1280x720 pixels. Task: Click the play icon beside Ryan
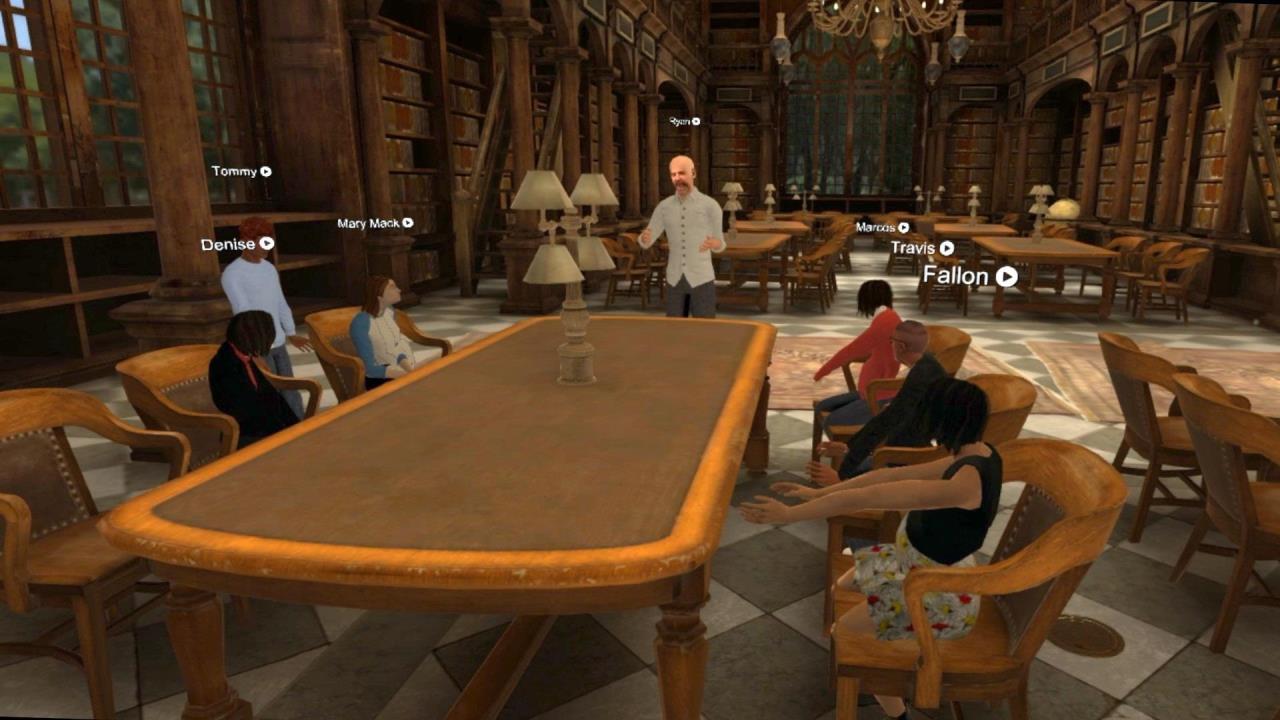coord(695,122)
